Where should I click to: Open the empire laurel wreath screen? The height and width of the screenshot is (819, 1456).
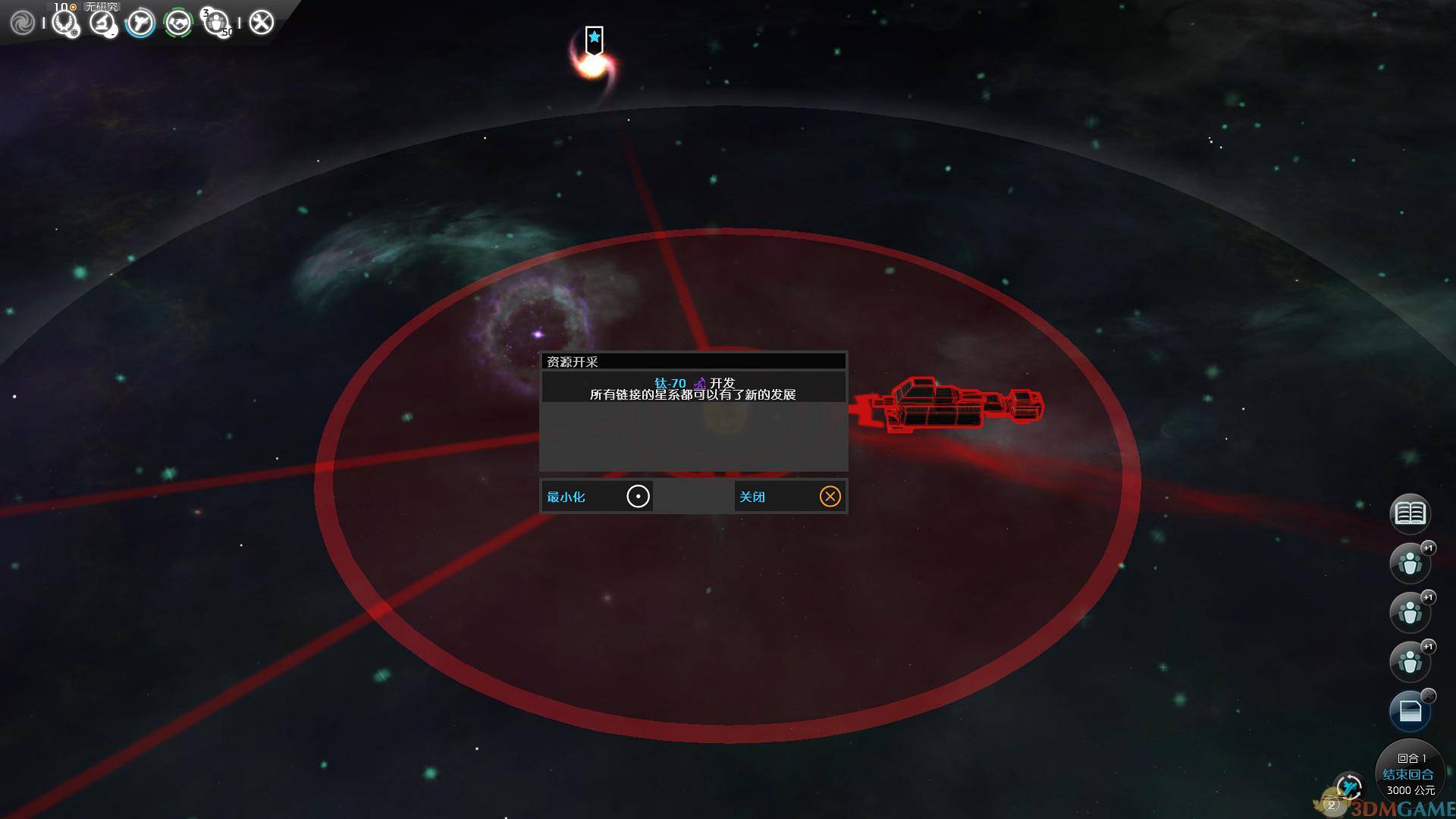click(64, 23)
